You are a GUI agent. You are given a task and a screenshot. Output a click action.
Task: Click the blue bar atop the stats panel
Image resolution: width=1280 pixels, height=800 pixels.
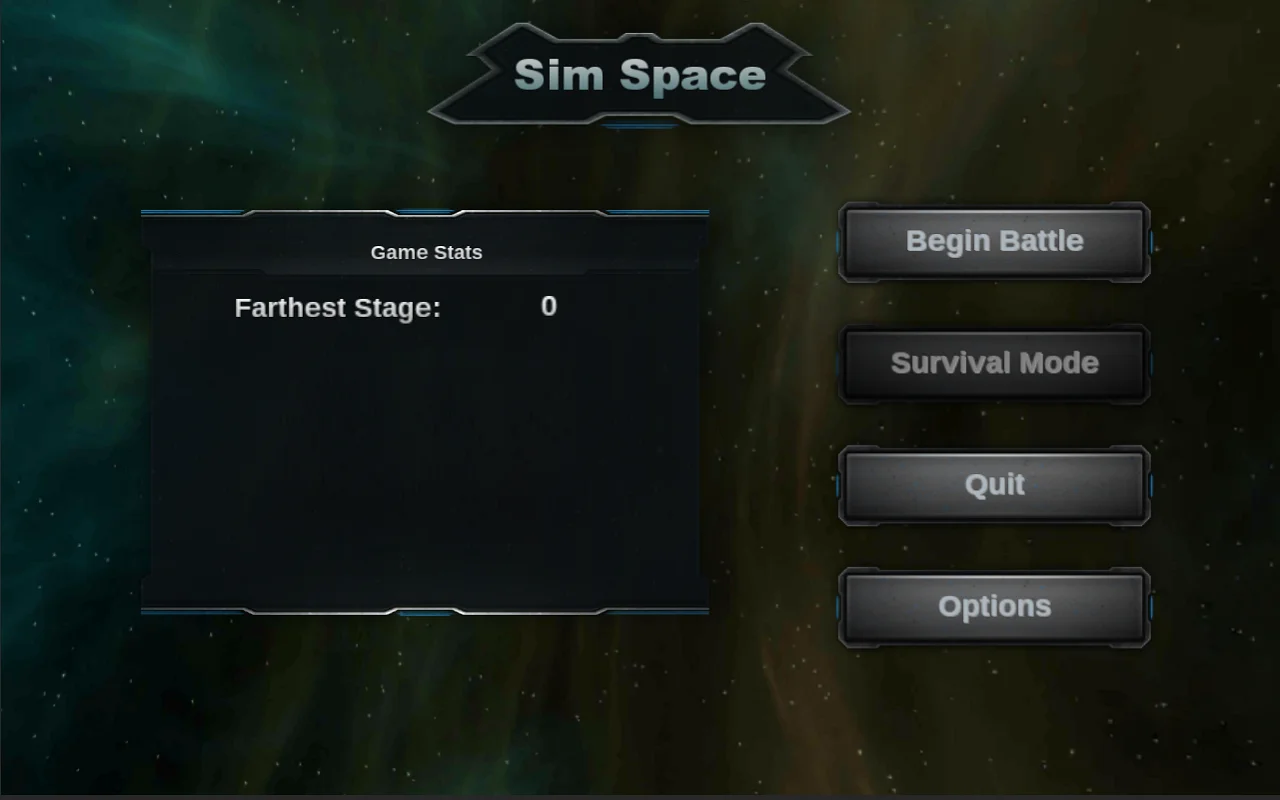(200, 211)
